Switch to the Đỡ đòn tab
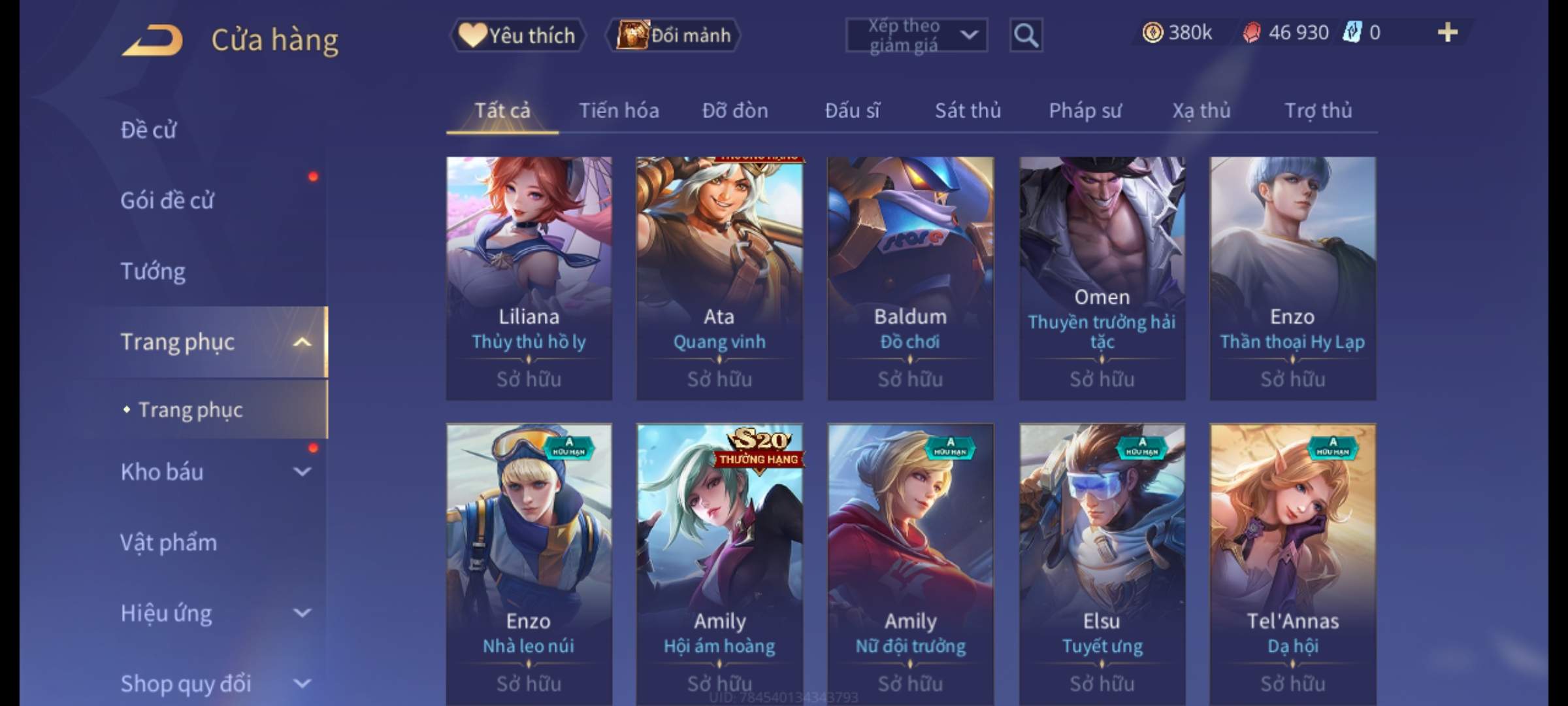 point(735,111)
